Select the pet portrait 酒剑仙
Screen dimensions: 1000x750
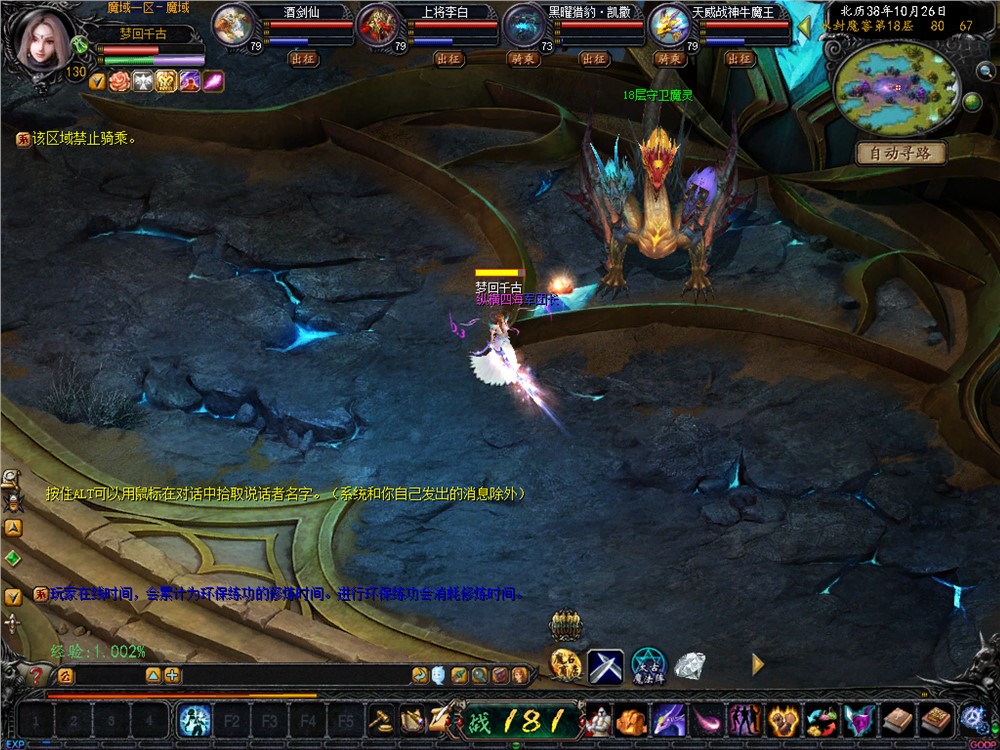[232, 26]
